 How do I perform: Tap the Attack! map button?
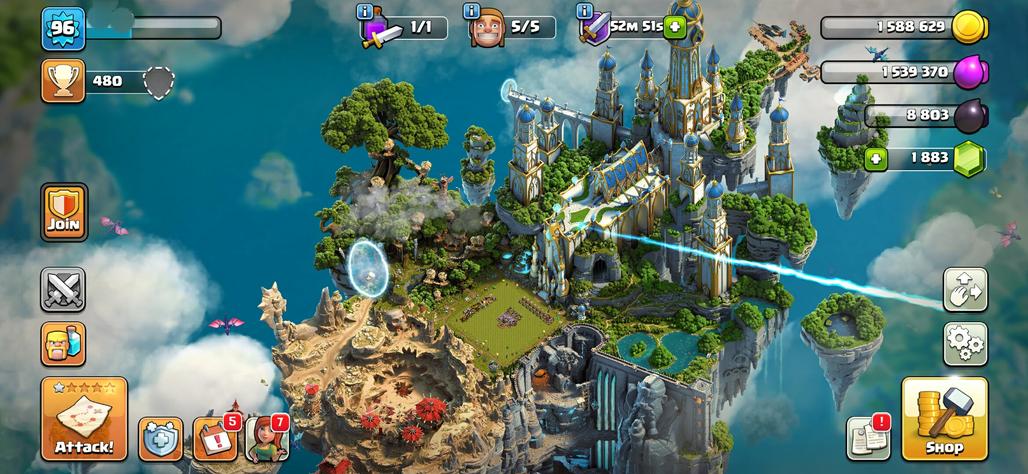[84, 419]
